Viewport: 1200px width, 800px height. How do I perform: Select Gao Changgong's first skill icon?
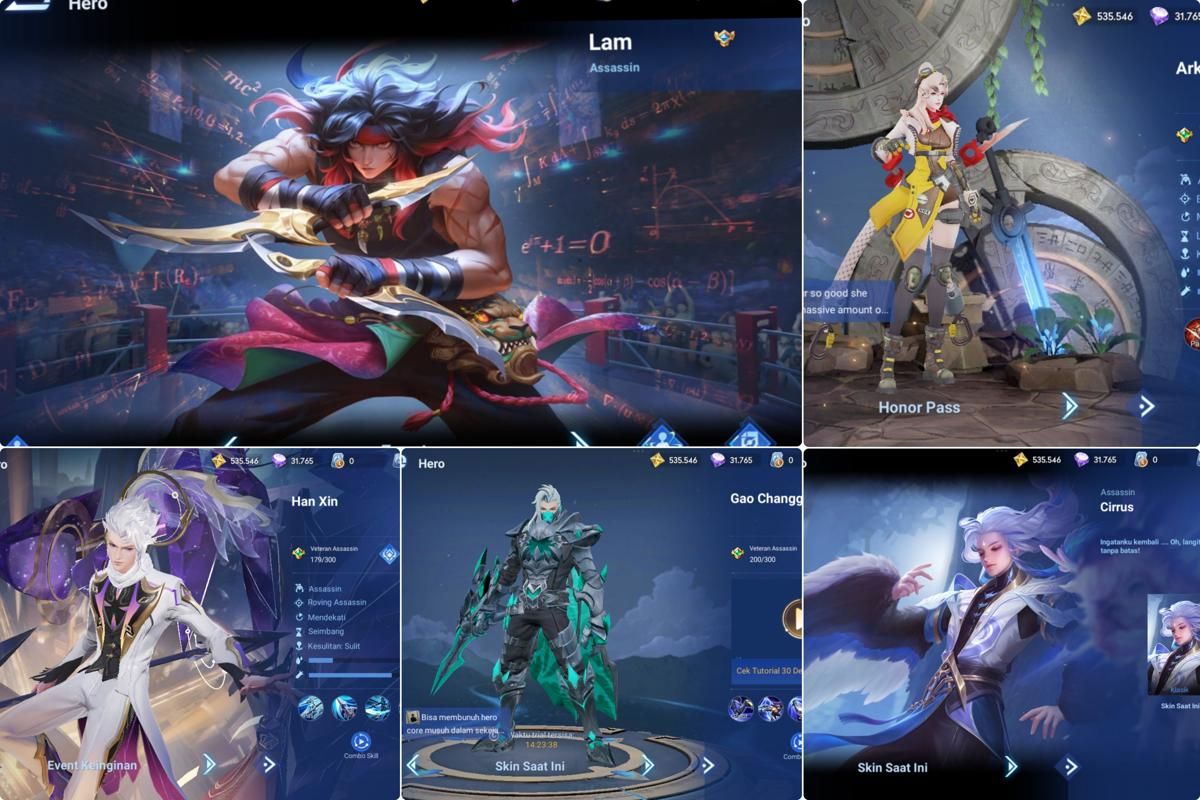[742, 708]
